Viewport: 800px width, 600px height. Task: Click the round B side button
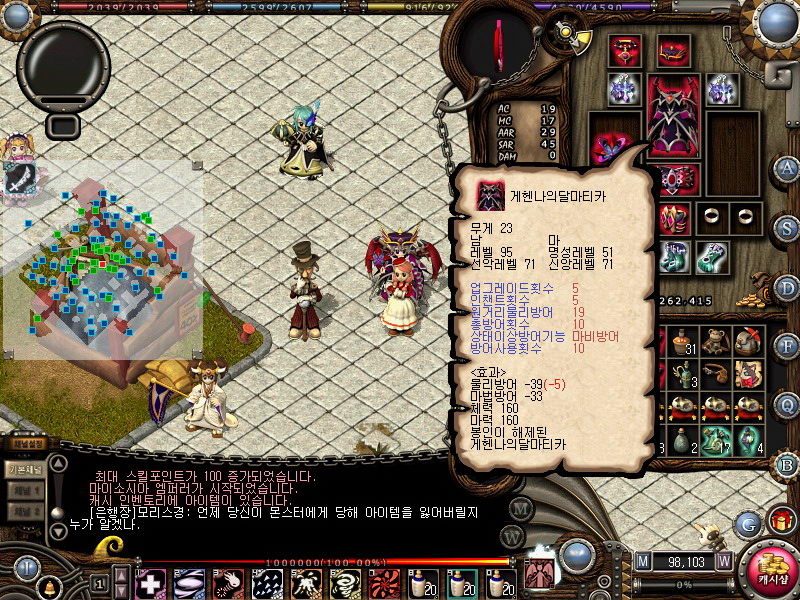788,465
